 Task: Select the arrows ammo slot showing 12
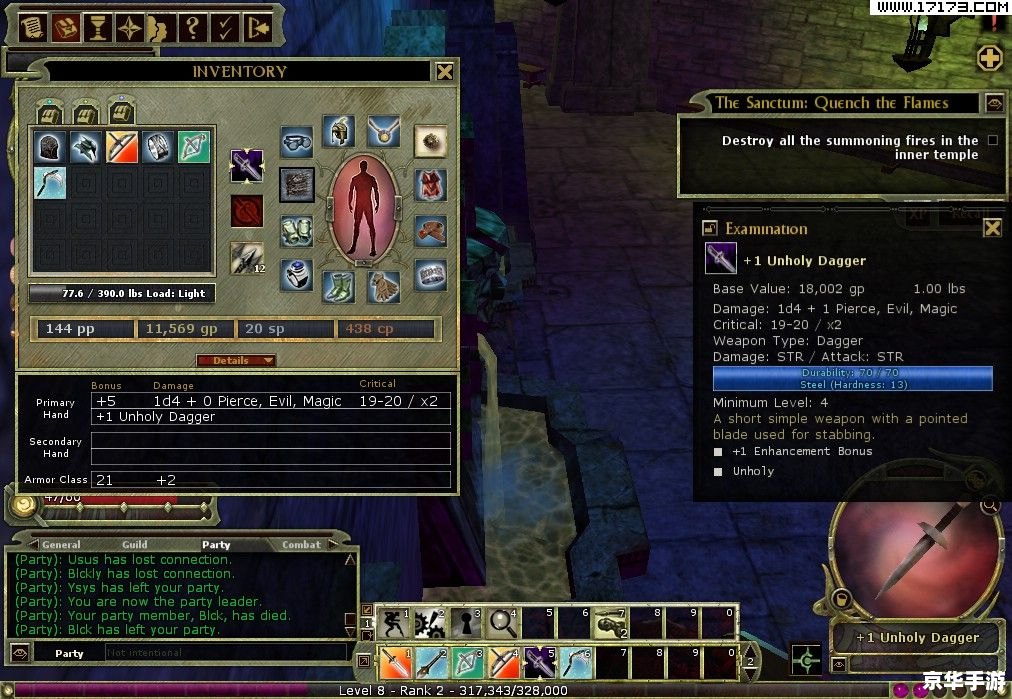click(x=247, y=259)
